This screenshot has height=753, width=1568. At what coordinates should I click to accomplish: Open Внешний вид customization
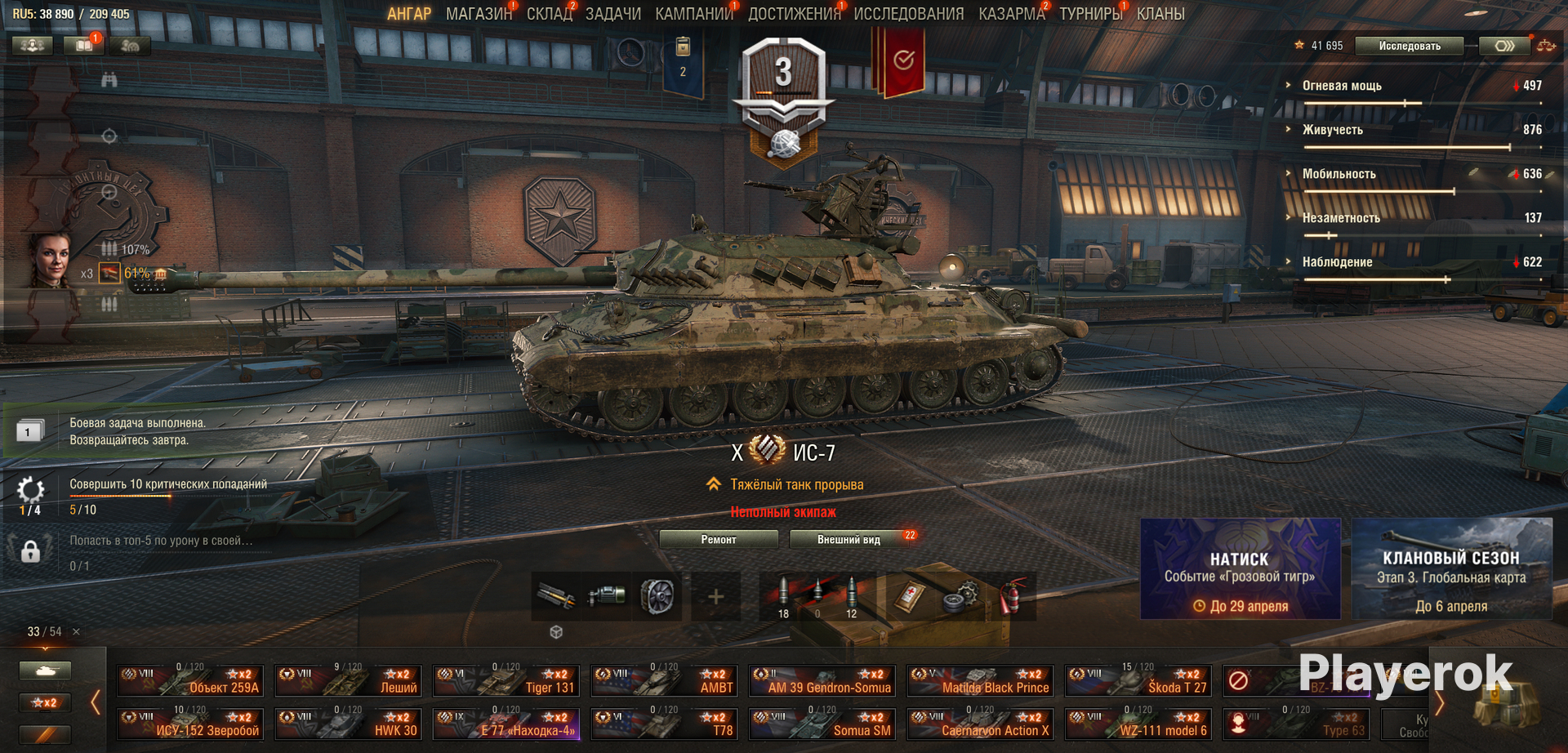tap(849, 539)
